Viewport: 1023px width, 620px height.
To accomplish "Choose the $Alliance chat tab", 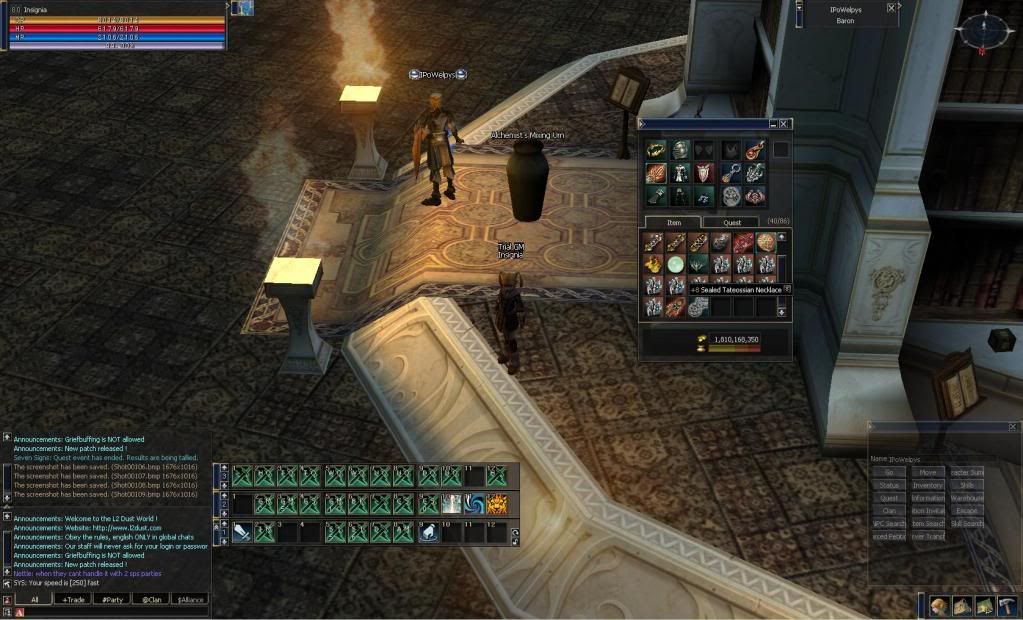I will tap(190, 599).
